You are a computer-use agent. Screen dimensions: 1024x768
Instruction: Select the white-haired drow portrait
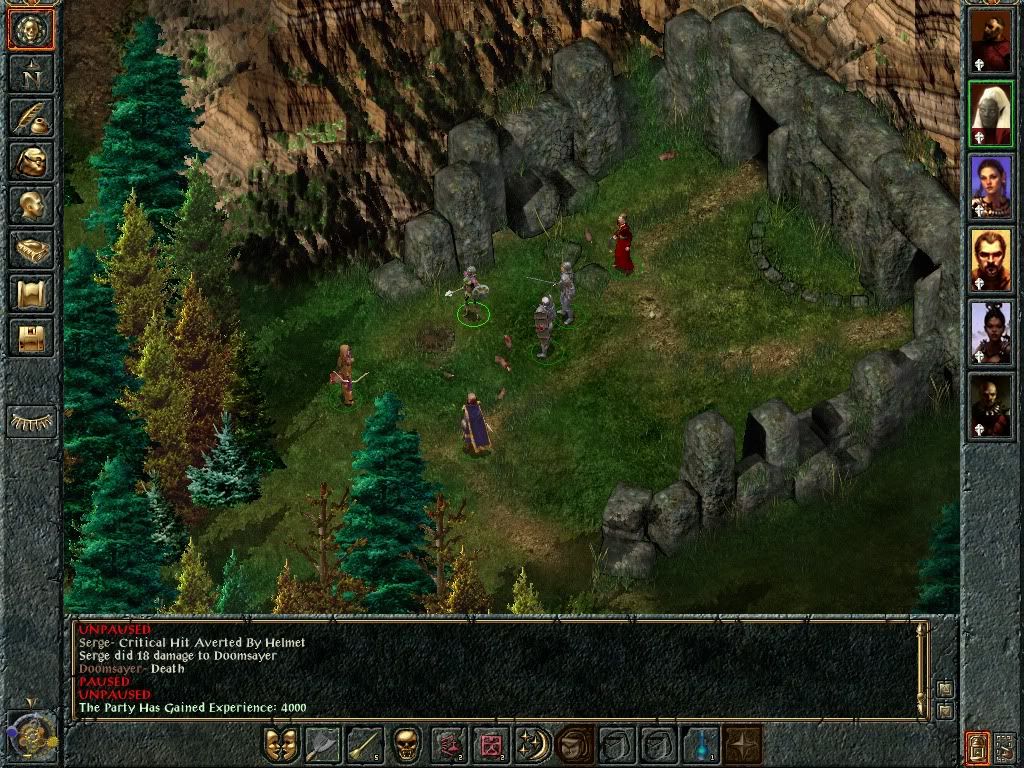click(x=991, y=113)
